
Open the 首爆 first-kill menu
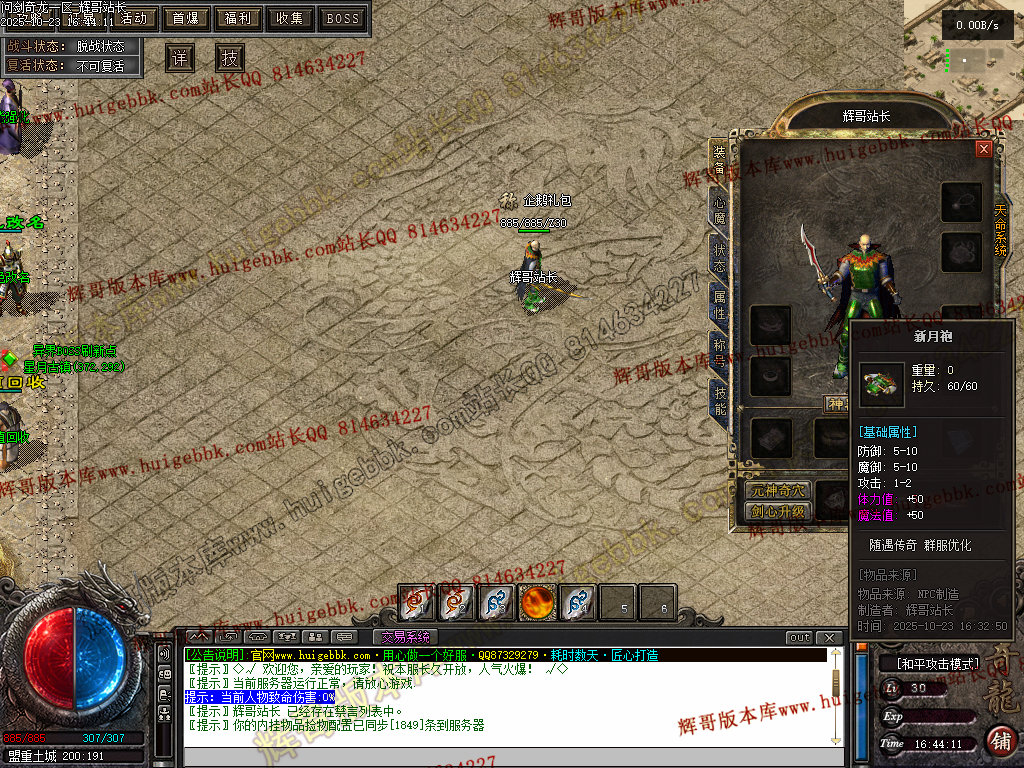point(185,18)
